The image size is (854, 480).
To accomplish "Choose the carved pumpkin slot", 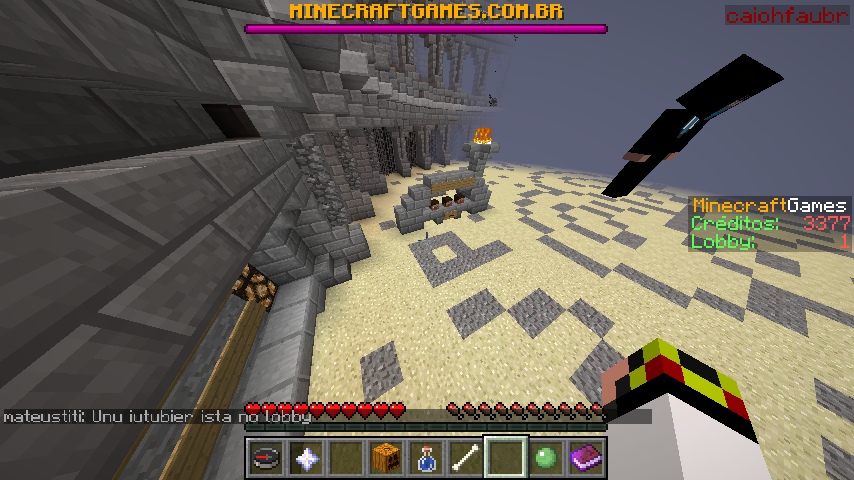I will 385,458.
